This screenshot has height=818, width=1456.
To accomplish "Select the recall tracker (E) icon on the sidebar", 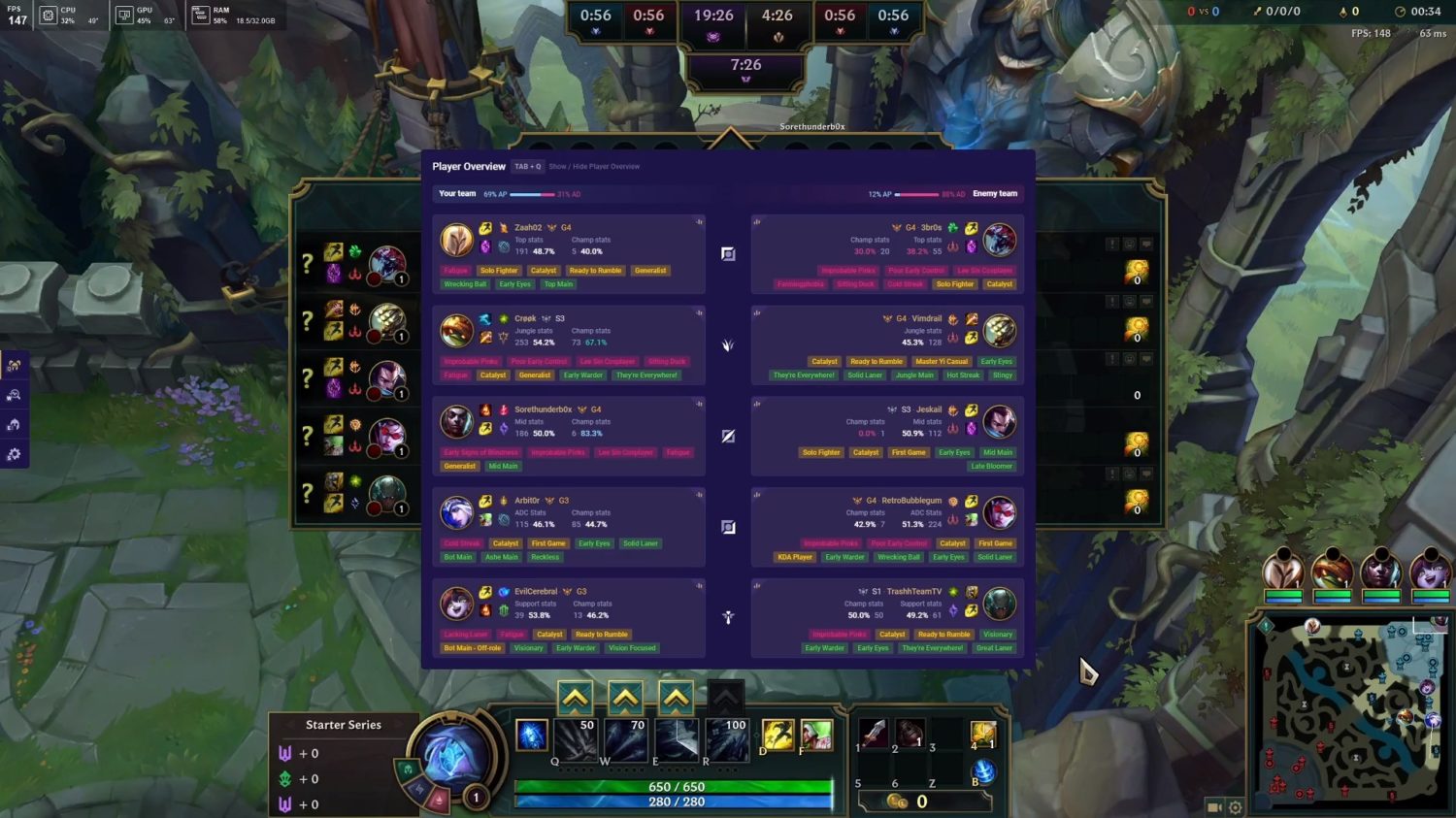I will coord(16,424).
